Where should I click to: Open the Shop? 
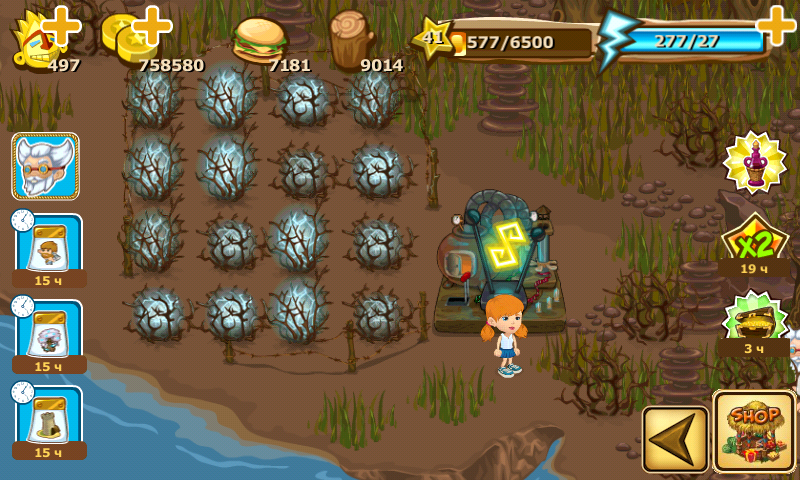754,431
